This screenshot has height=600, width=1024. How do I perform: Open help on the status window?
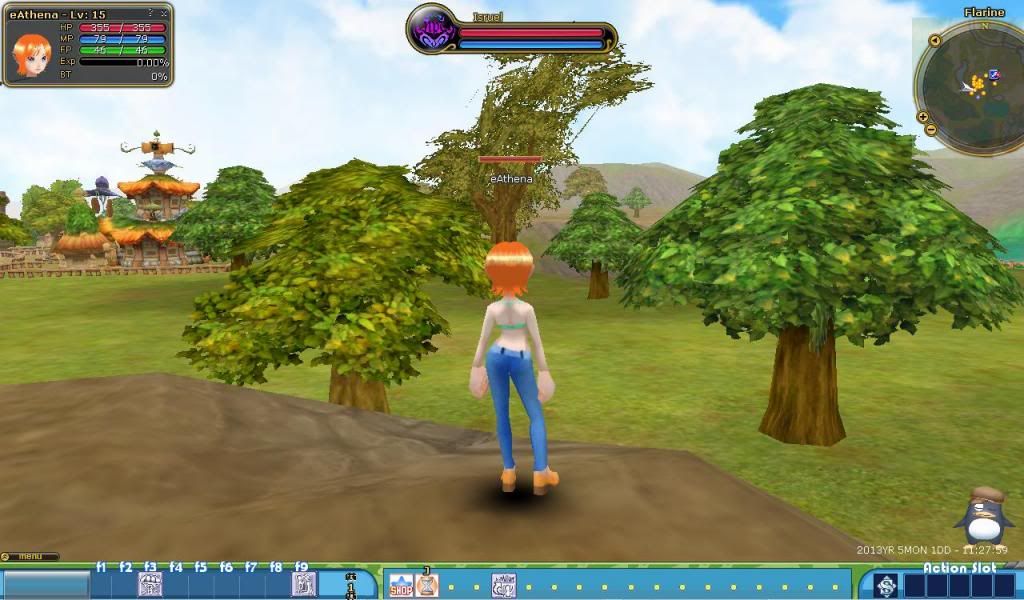pyautogui.click(x=151, y=13)
